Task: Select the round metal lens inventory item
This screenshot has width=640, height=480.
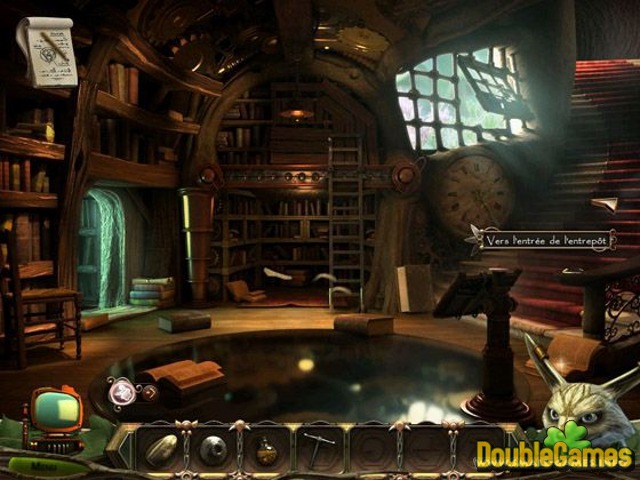Action: point(212,450)
